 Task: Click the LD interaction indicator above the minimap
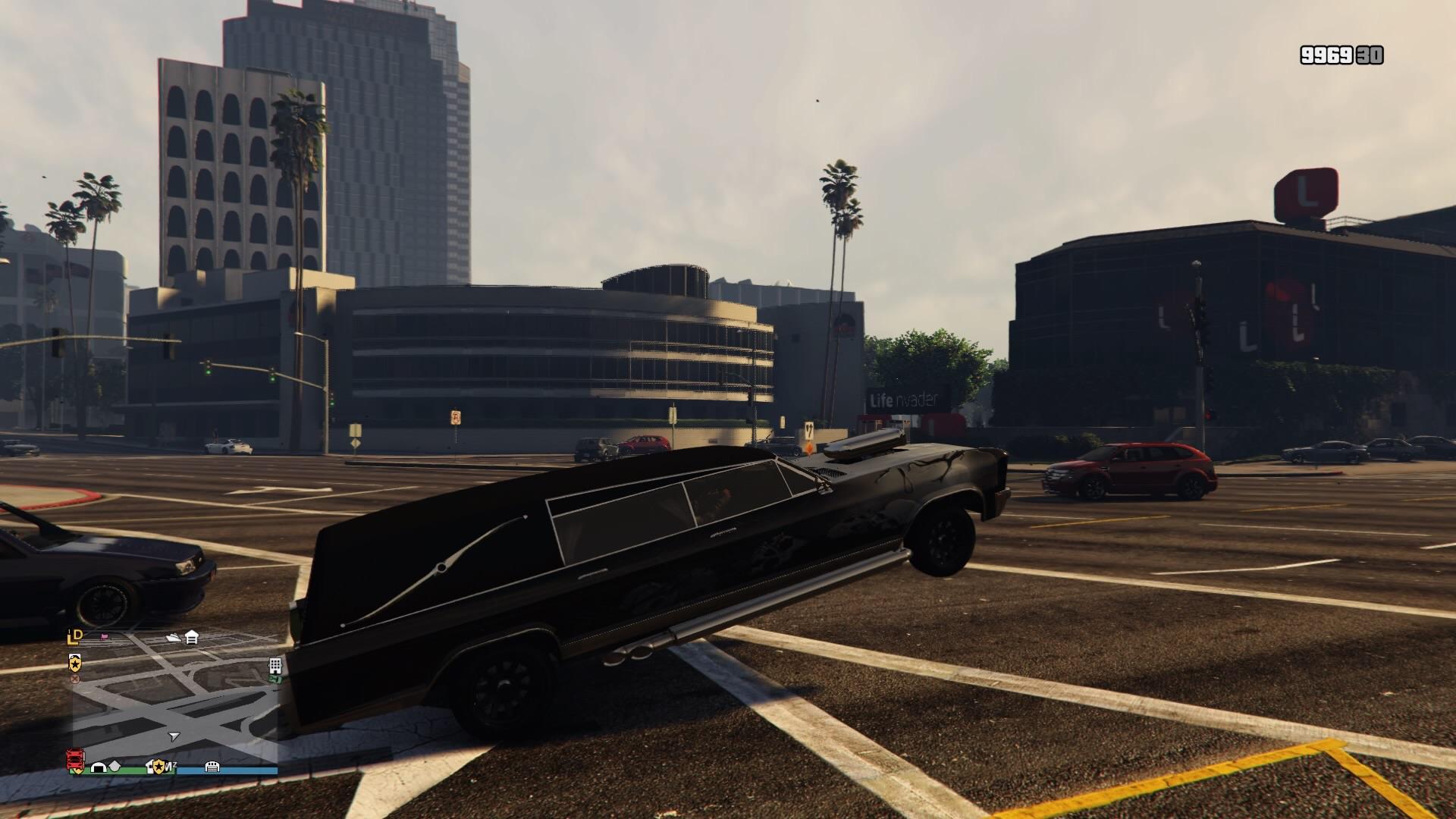point(73,637)
